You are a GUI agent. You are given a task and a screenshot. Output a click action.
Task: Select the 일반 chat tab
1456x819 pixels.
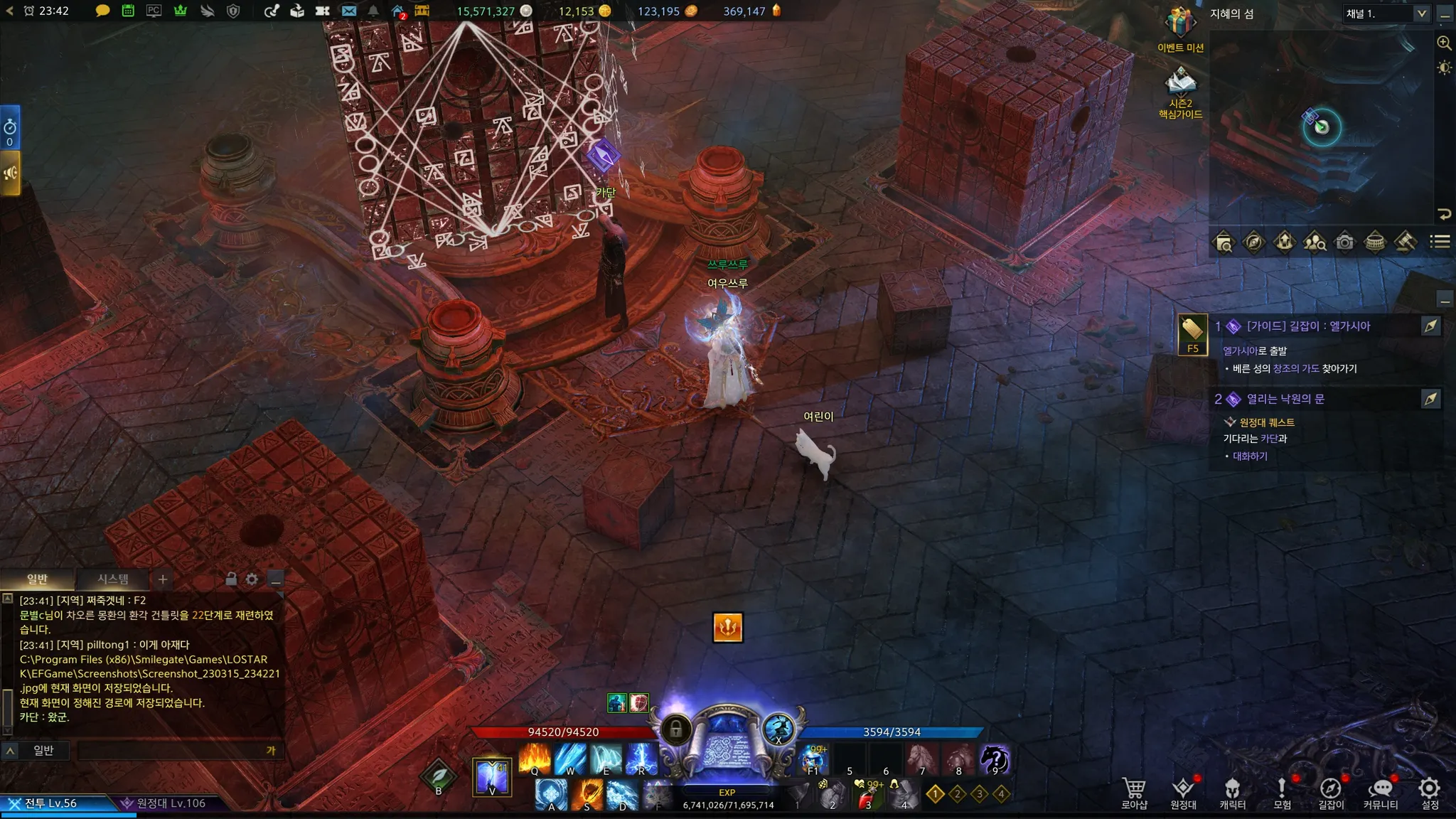point(37,579)
